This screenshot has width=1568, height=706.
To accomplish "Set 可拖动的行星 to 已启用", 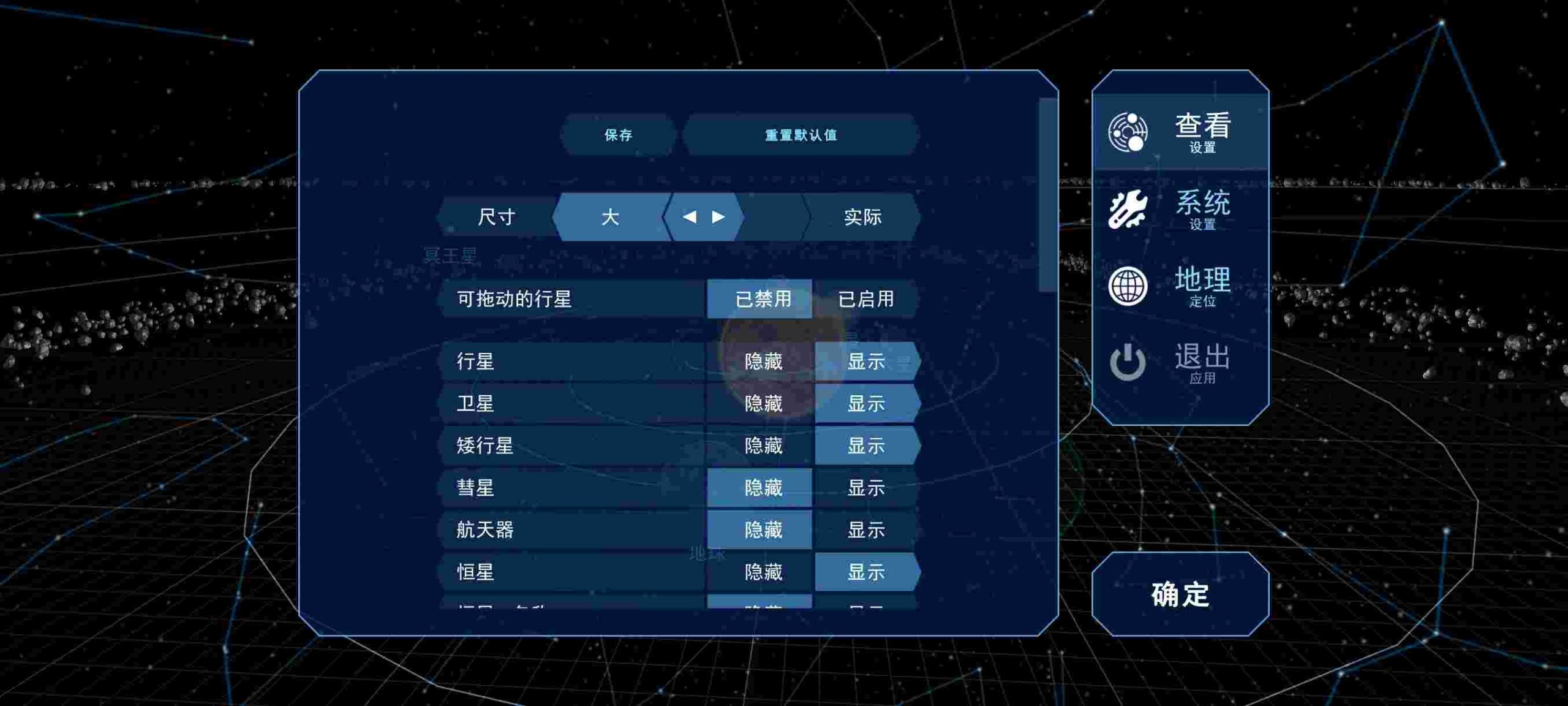I will (x=865, y=299).
